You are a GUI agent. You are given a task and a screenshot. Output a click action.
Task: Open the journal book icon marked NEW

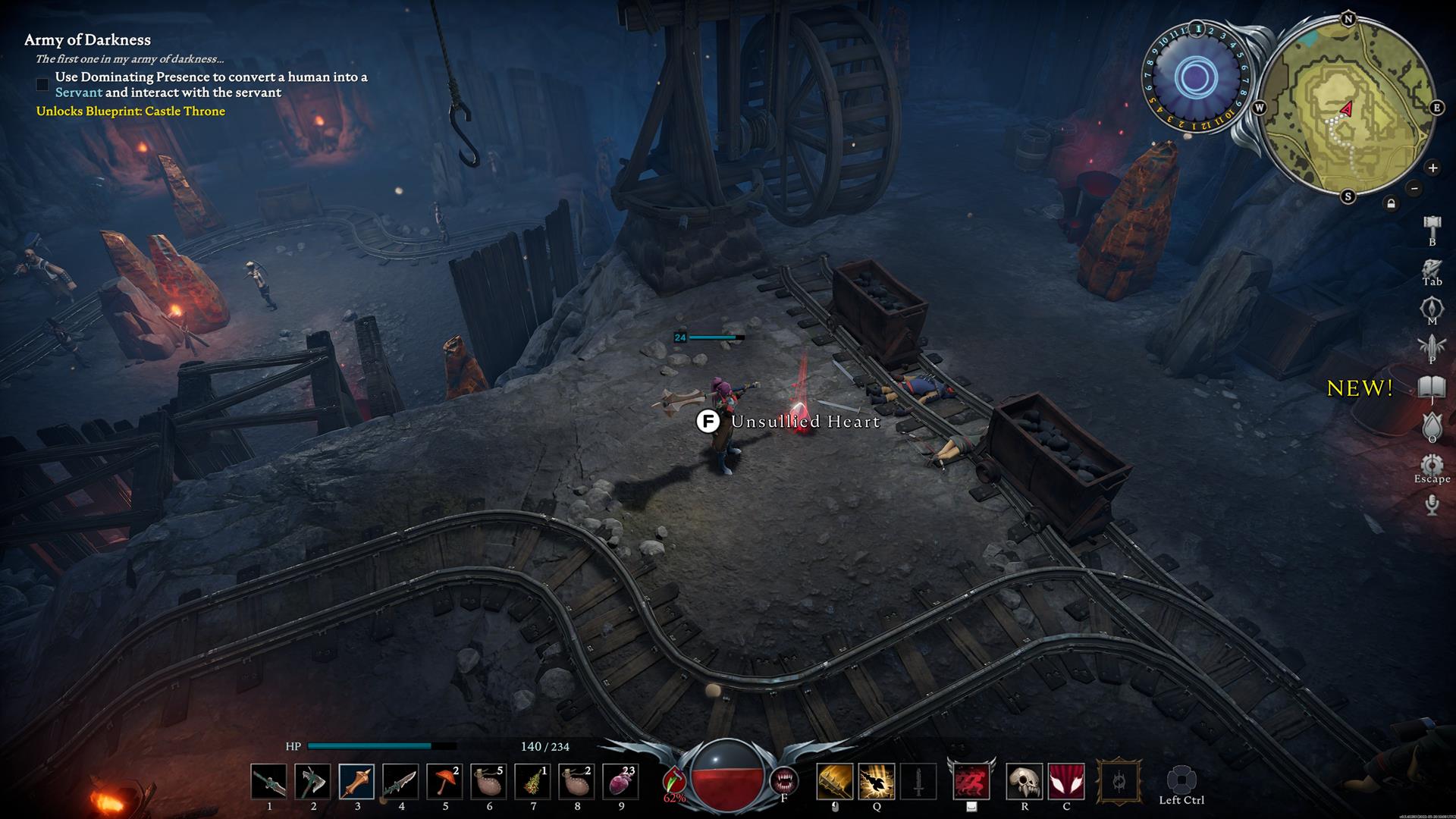tap(1432, 387)
